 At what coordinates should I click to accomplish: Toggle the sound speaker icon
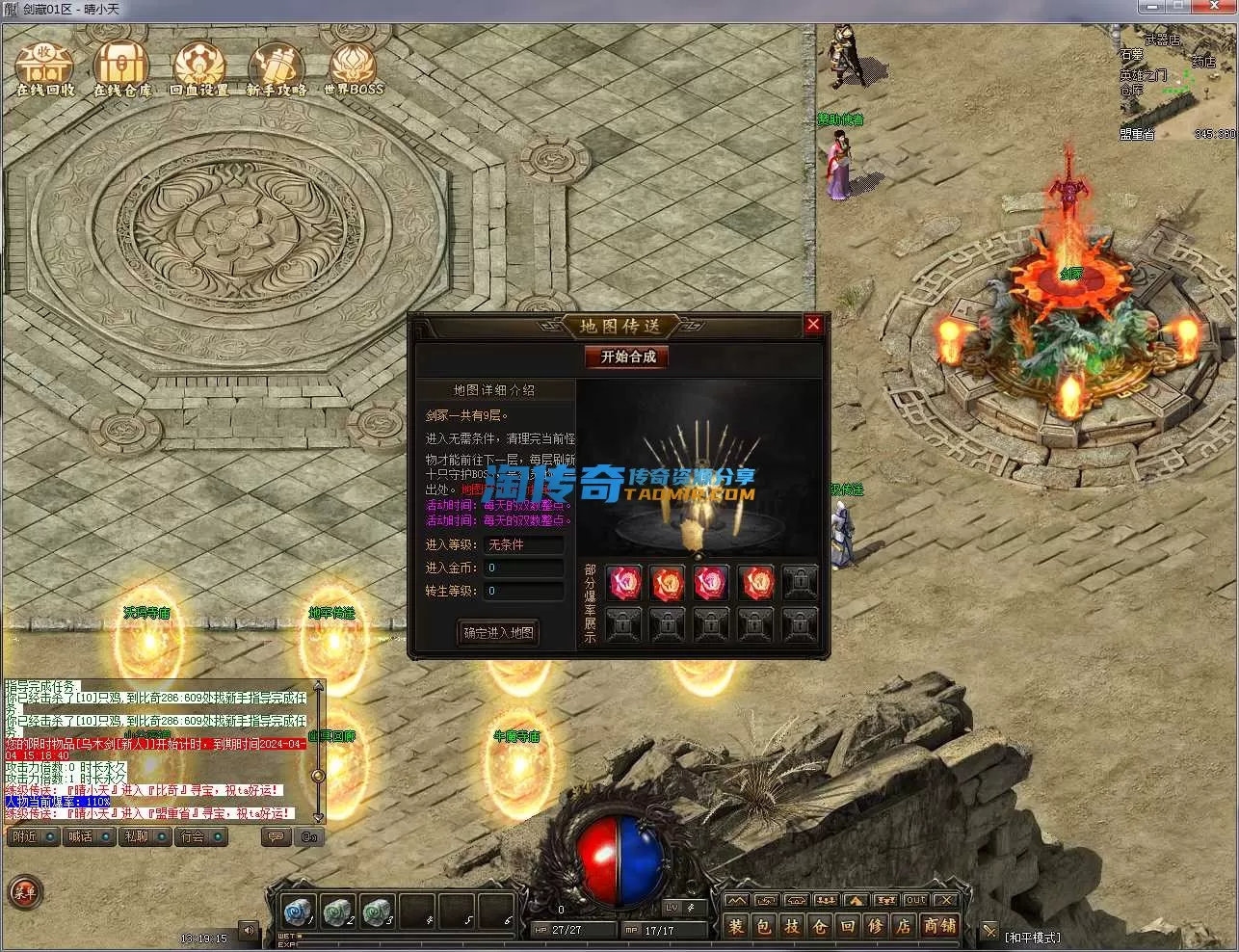coord(249,931)
